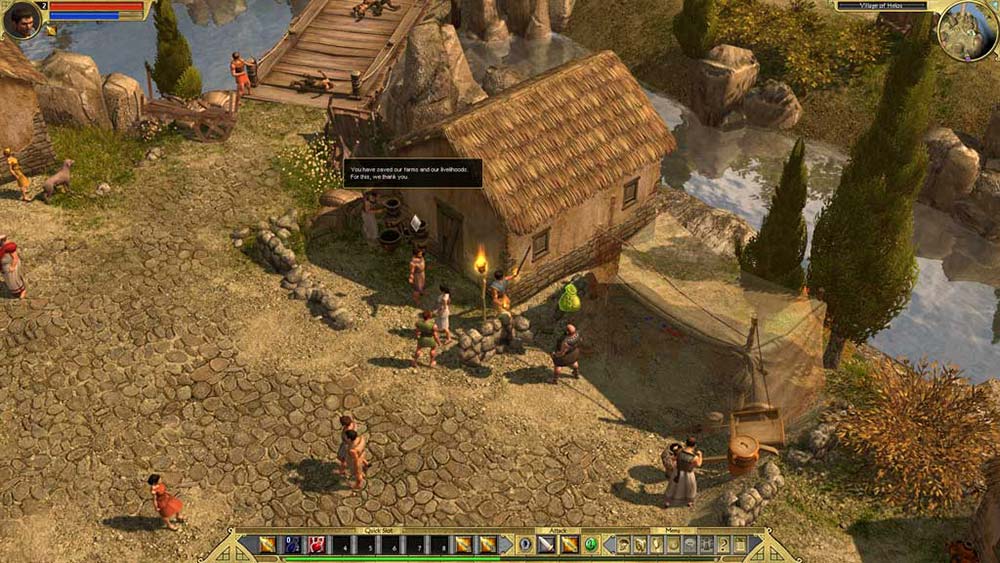Select empty quick slot number 8
The height and width of the screenshot is (563, 1000).
click(x=438, y=545)
